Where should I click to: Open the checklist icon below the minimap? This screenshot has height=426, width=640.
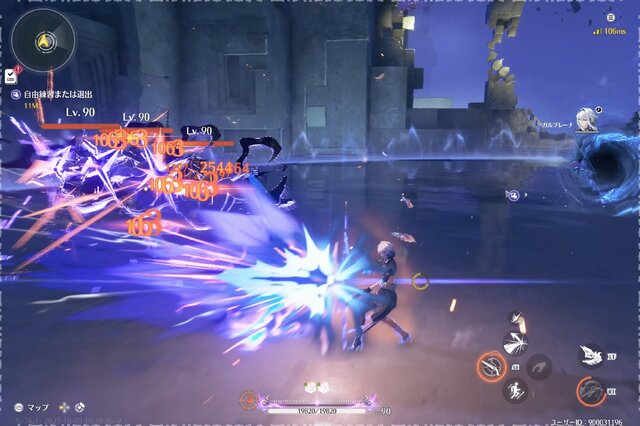(10, 75)
